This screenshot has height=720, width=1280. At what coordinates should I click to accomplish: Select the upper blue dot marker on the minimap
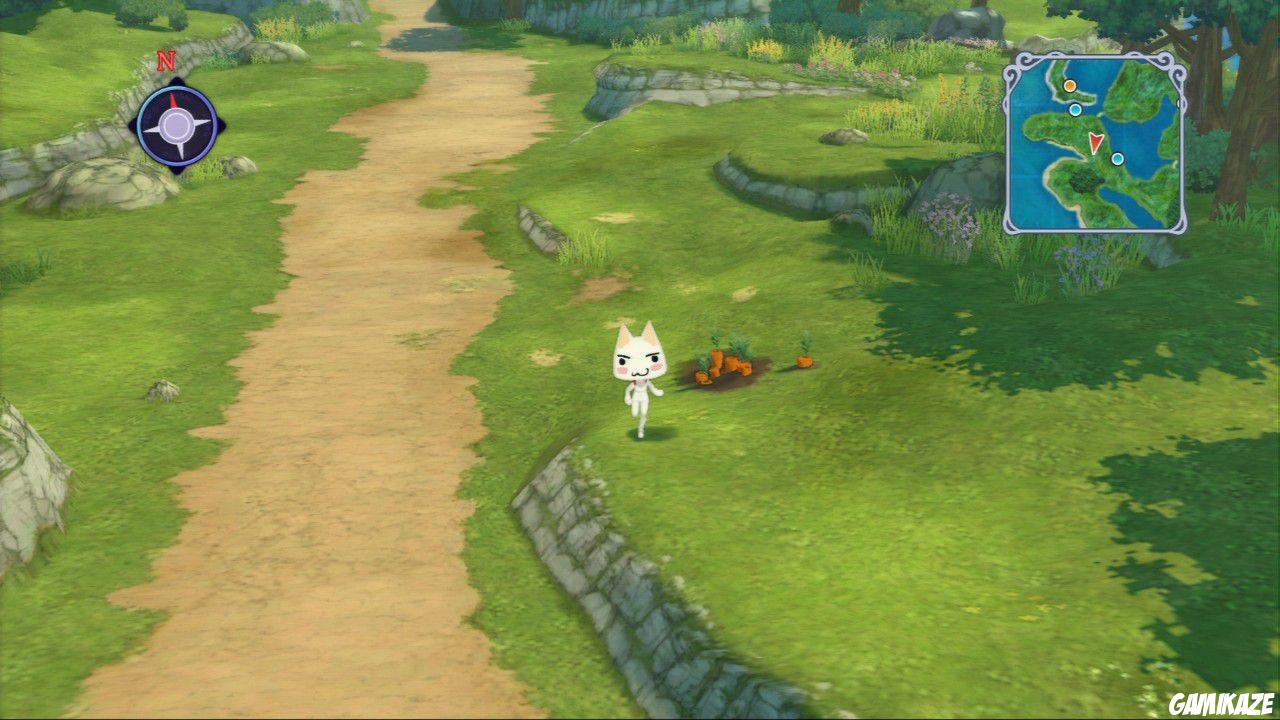click(x=1076, y=110)
